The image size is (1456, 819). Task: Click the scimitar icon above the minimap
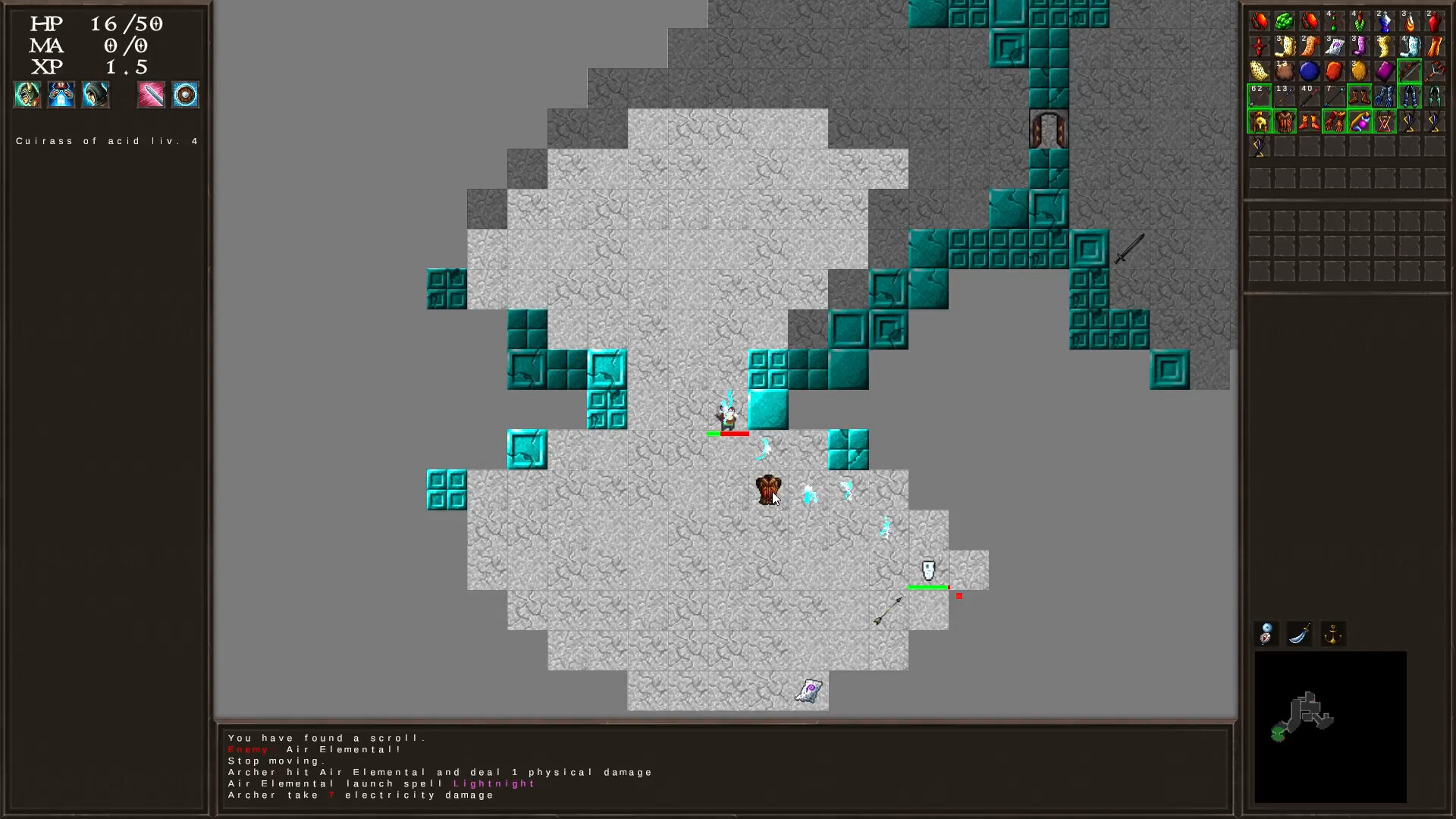1299,635
